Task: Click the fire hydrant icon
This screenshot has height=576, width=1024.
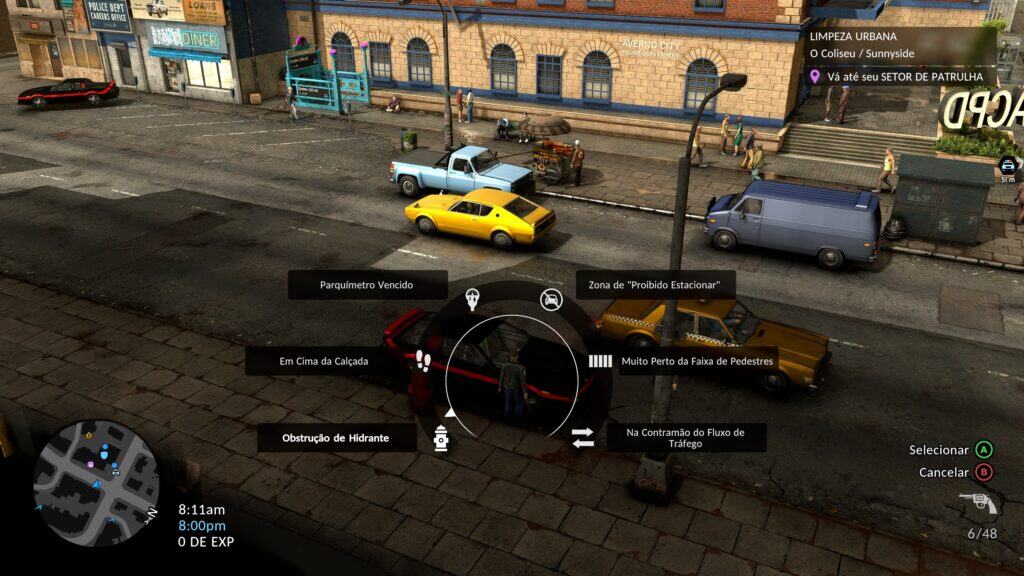Action: [x=440, y=438]
